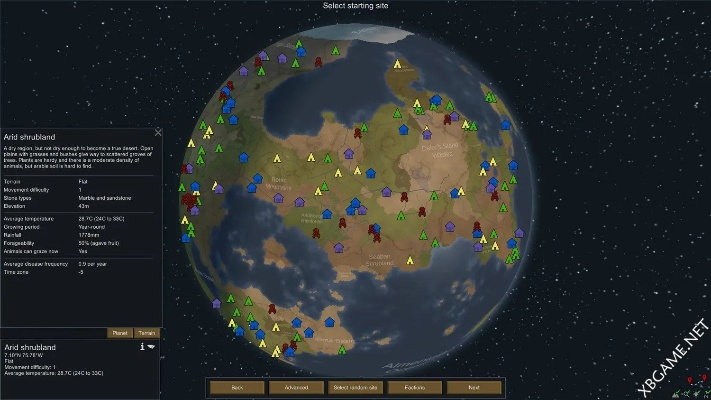Proceed with the Next button

pos(472,387)
